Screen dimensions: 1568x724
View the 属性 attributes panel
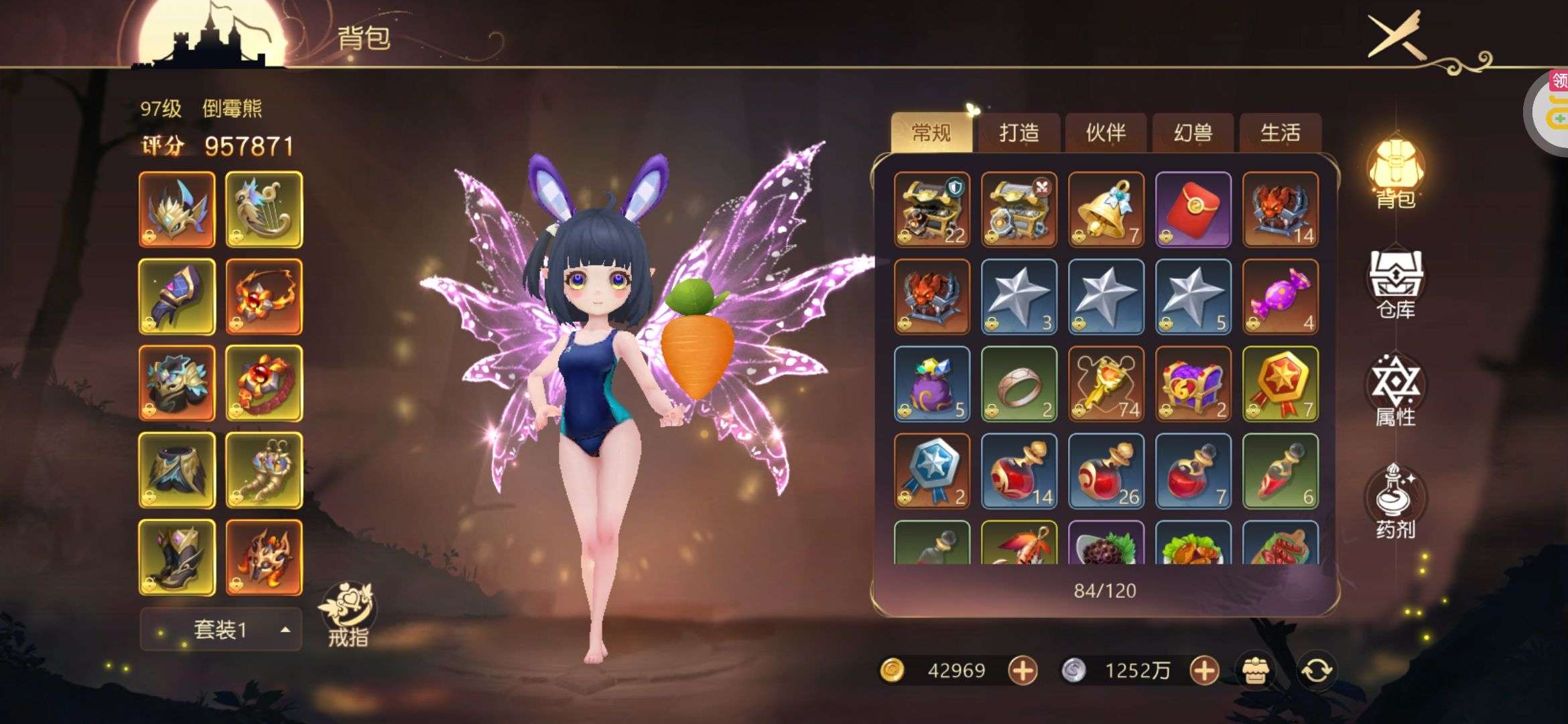(x=1396, y=392)
